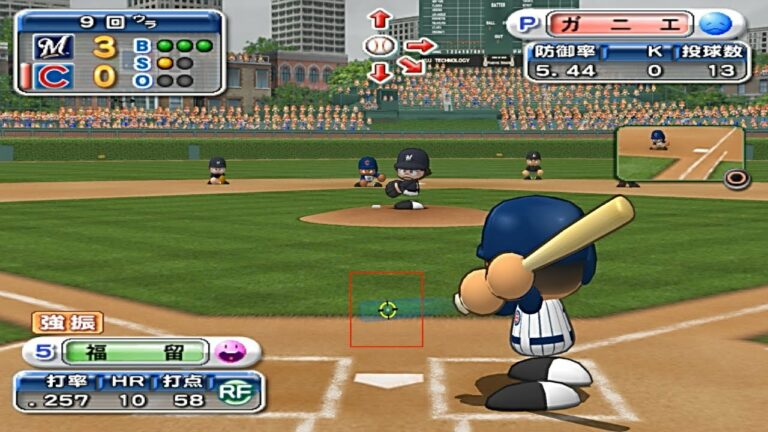Click the Marines M team logo
The height and width of the screenshot is (432, 768).
tap(53, 46)
